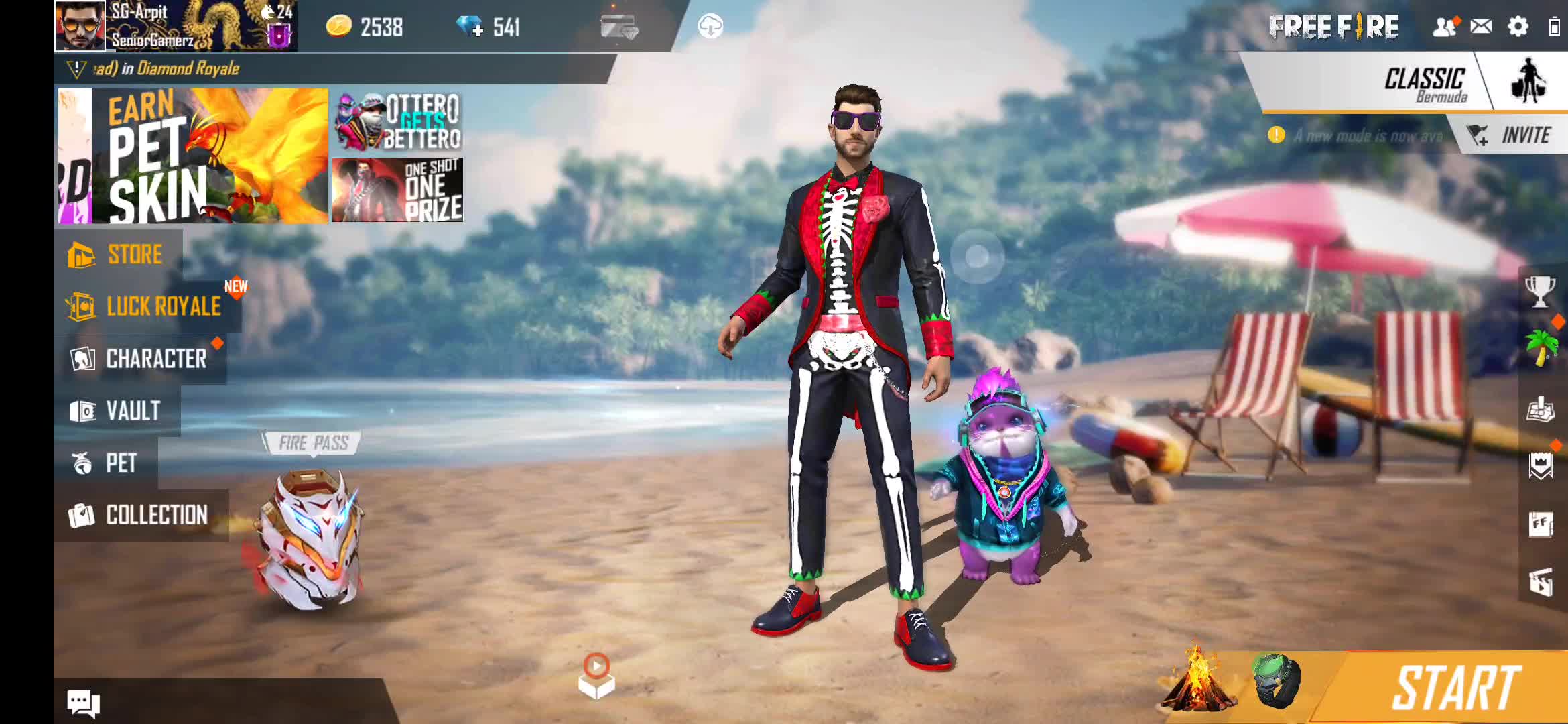Open the Collection menu
The height and width of the screenshot is (724, 1568).
[139, 515]
